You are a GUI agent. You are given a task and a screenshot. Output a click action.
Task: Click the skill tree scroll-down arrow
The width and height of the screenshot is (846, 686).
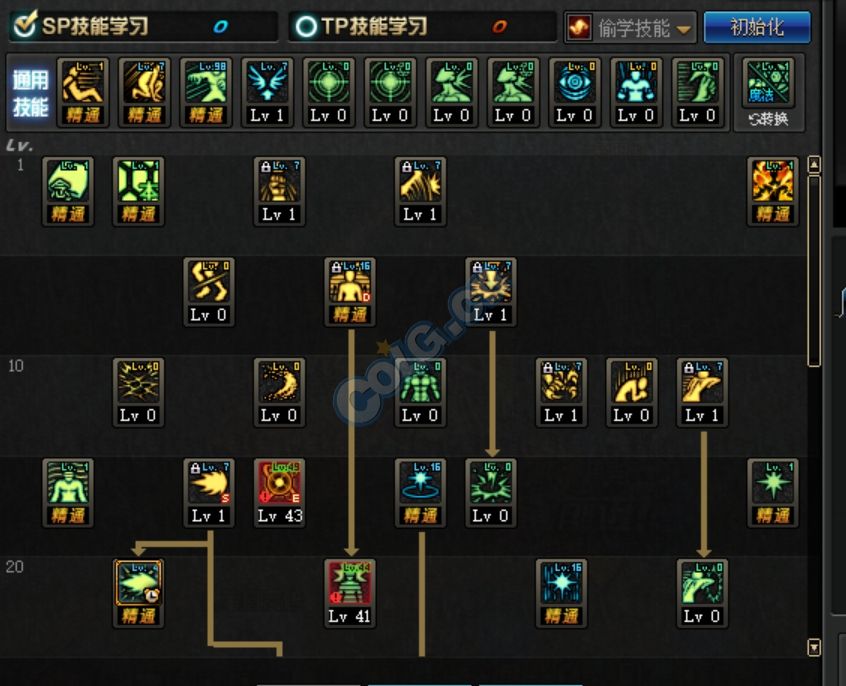(814, 648)
